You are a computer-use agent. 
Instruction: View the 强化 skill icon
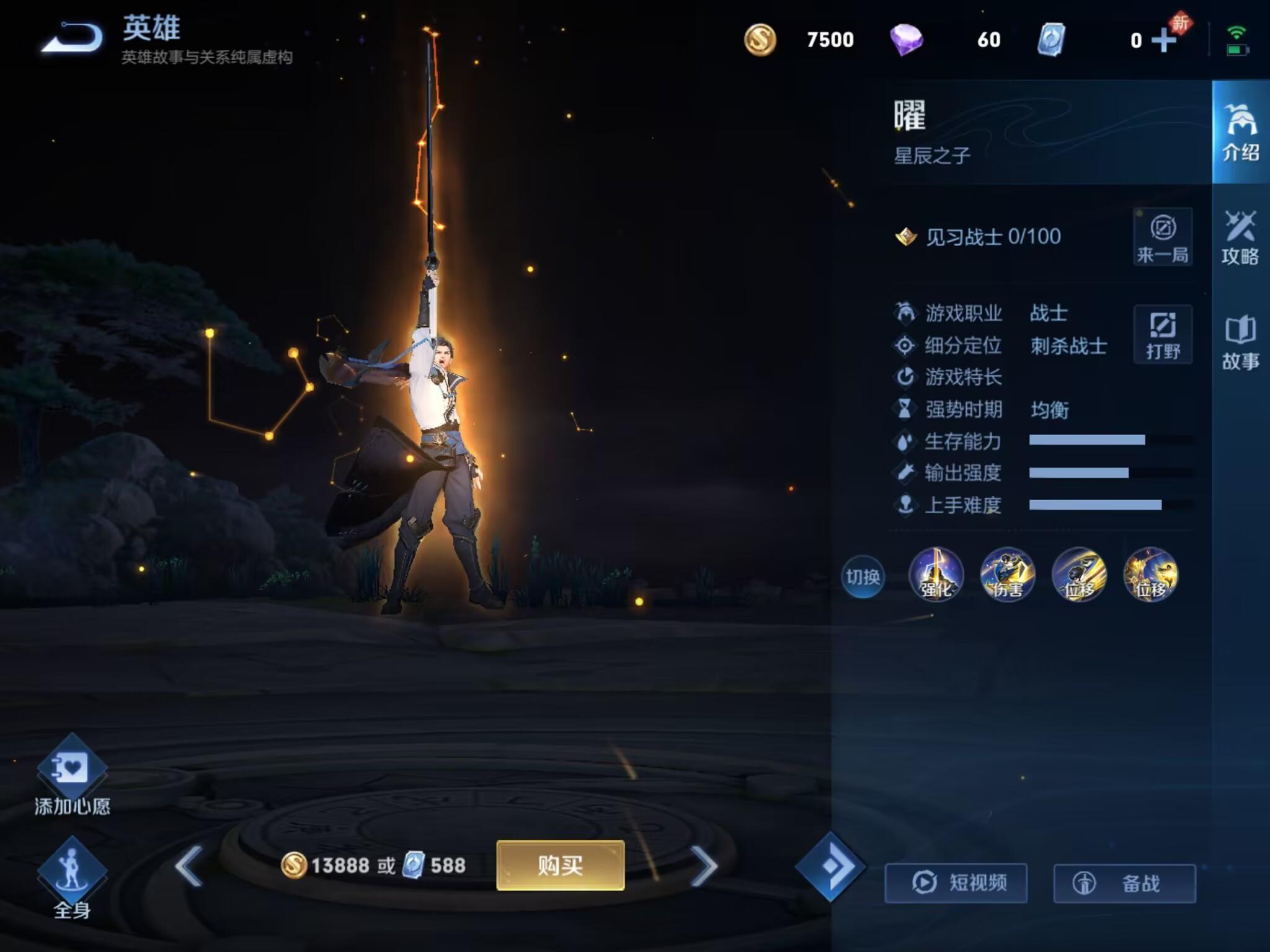(x=936, y=575)
